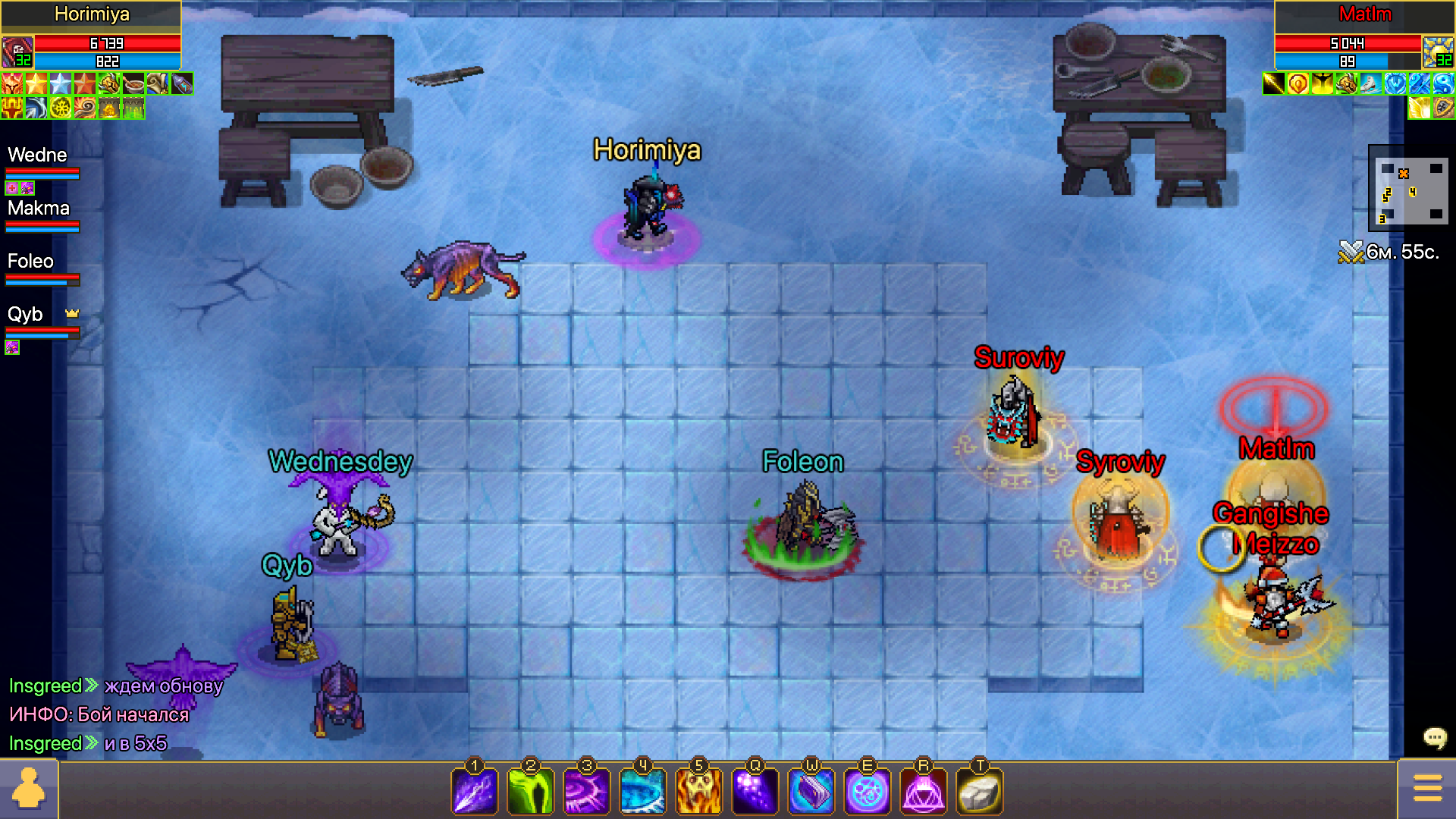1456x819 pixels.
Task: Trigger the flaming skull skill
Action: point(699,791)
